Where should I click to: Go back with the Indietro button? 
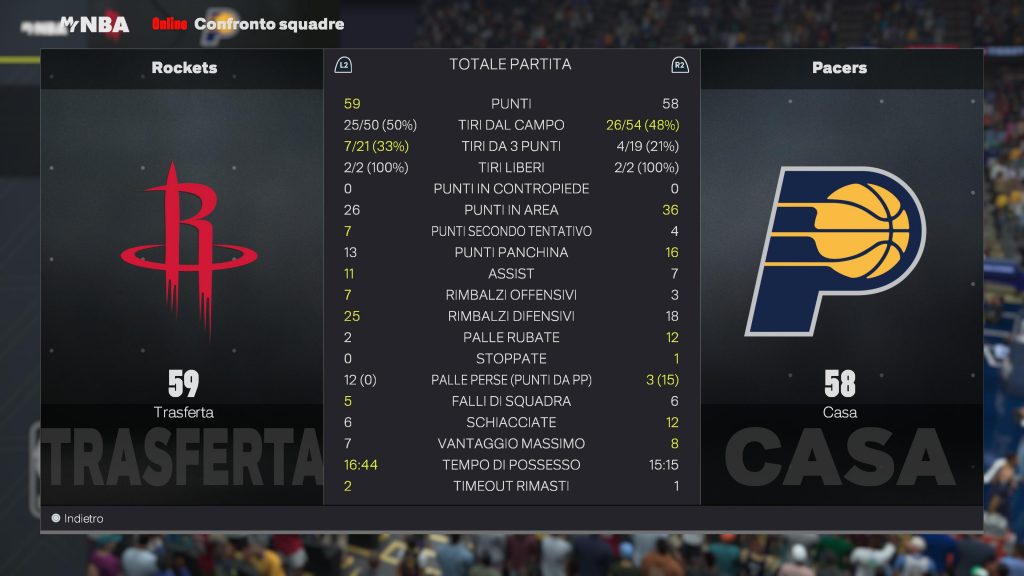tap(77, 519)
